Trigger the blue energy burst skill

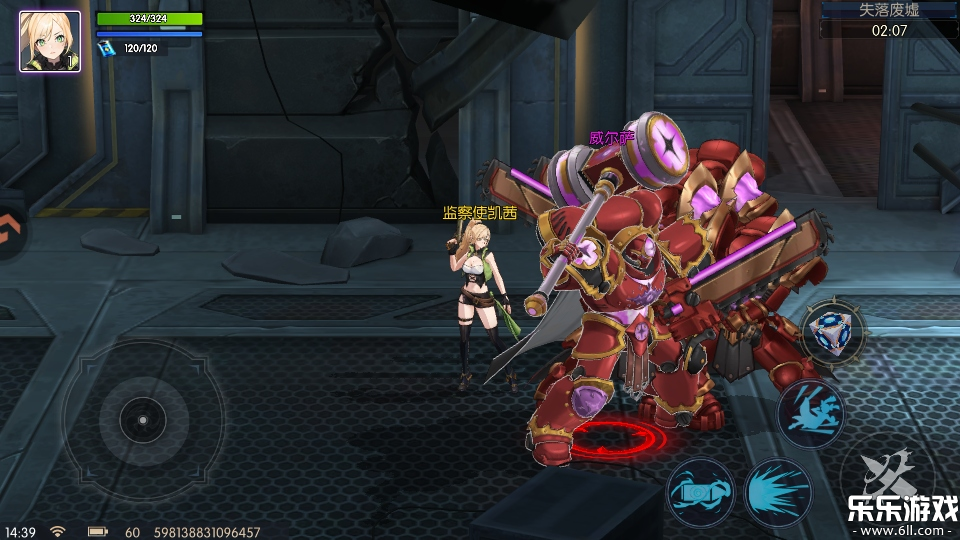pos(777,492)
